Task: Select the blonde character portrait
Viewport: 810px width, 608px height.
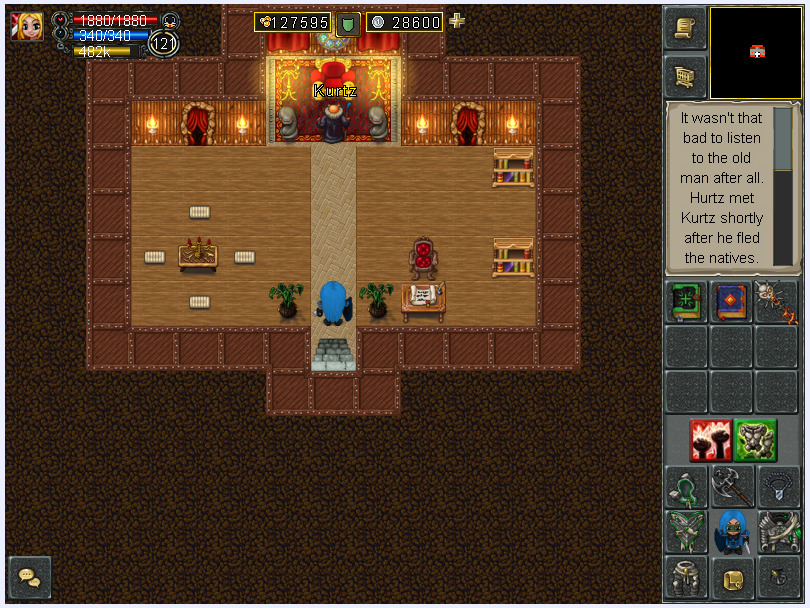Action: click(27, 26)
